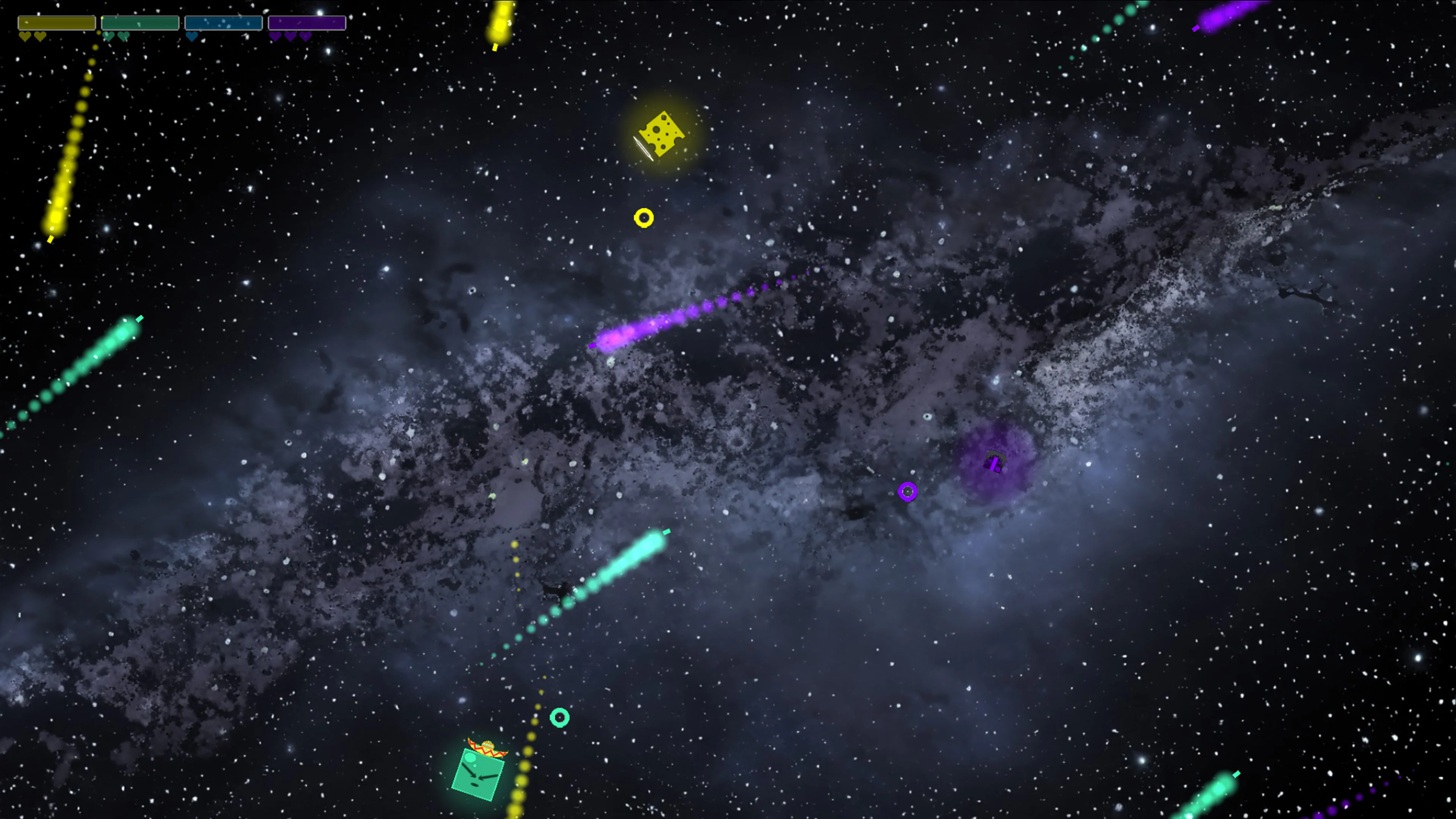Select the yellow cheese wedge character
This screenshot has height=819, width=1456.
tap(661, 134)
